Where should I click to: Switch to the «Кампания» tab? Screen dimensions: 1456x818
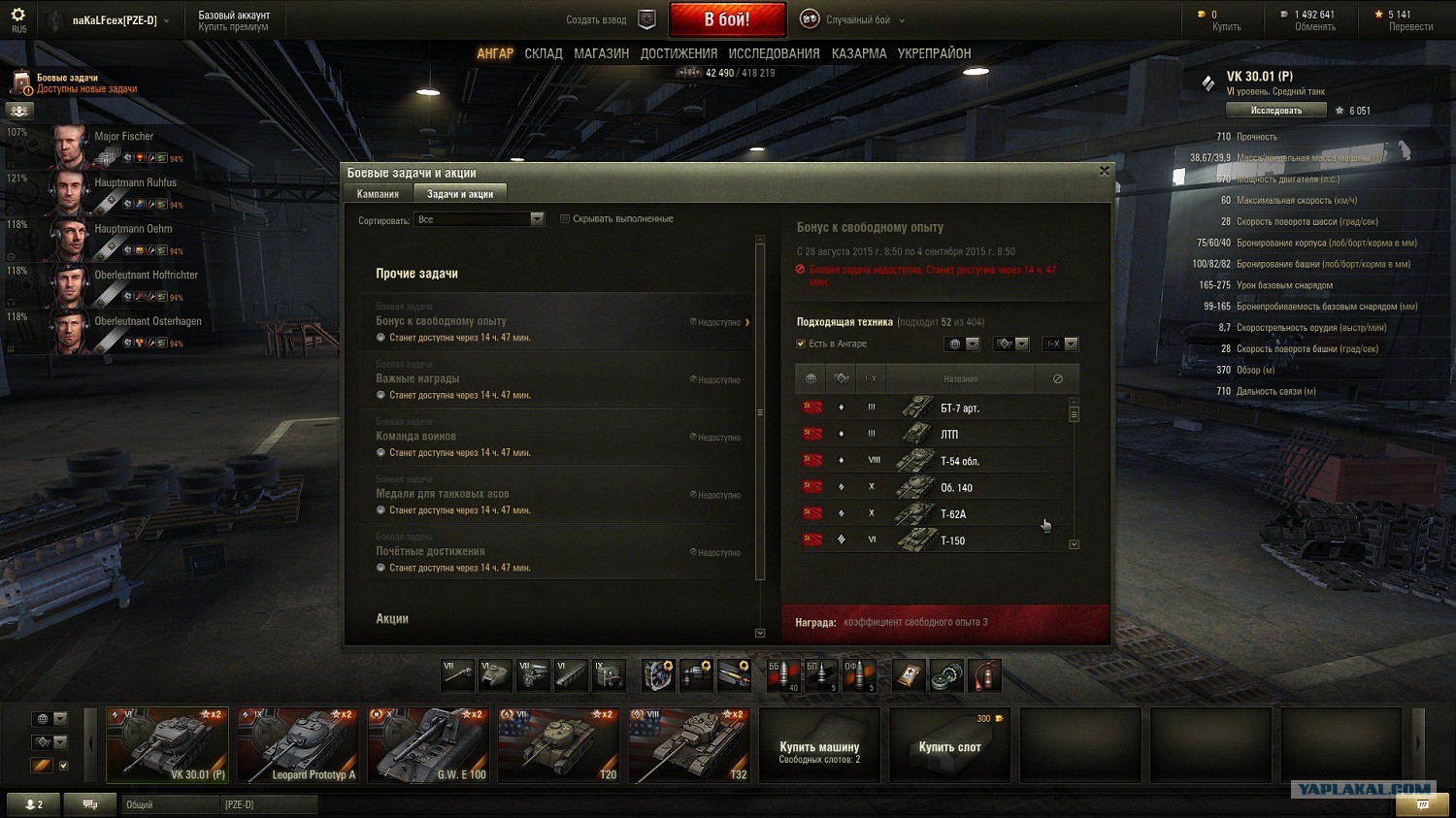pyautogui.click(x=378, y=194)
